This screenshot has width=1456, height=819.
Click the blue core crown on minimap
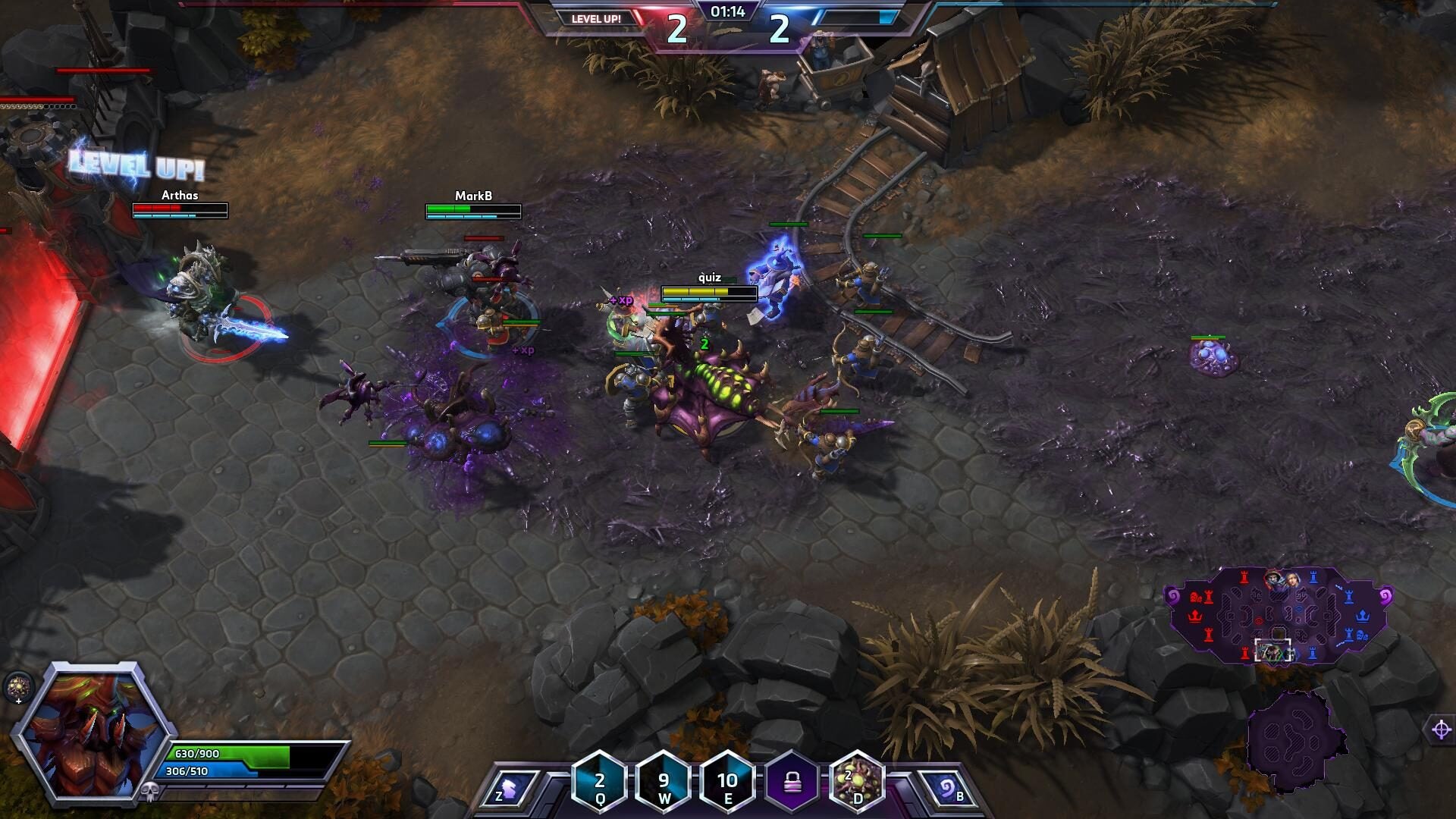click(1363, 614)
